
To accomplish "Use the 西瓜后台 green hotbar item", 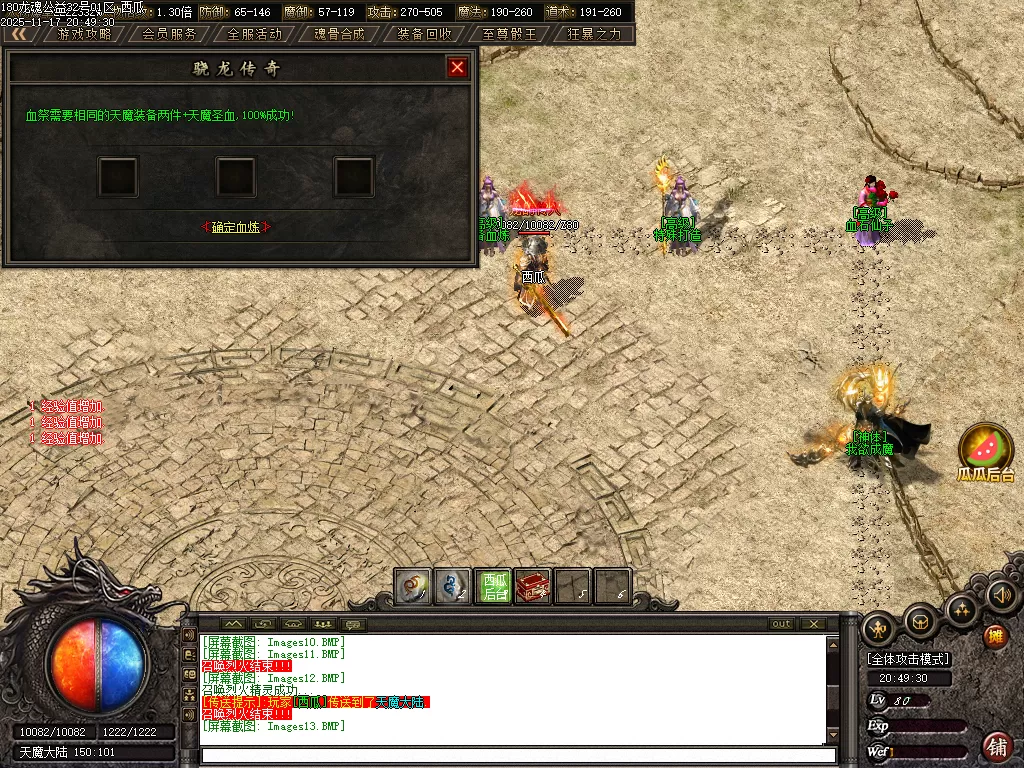I will 494,586.
